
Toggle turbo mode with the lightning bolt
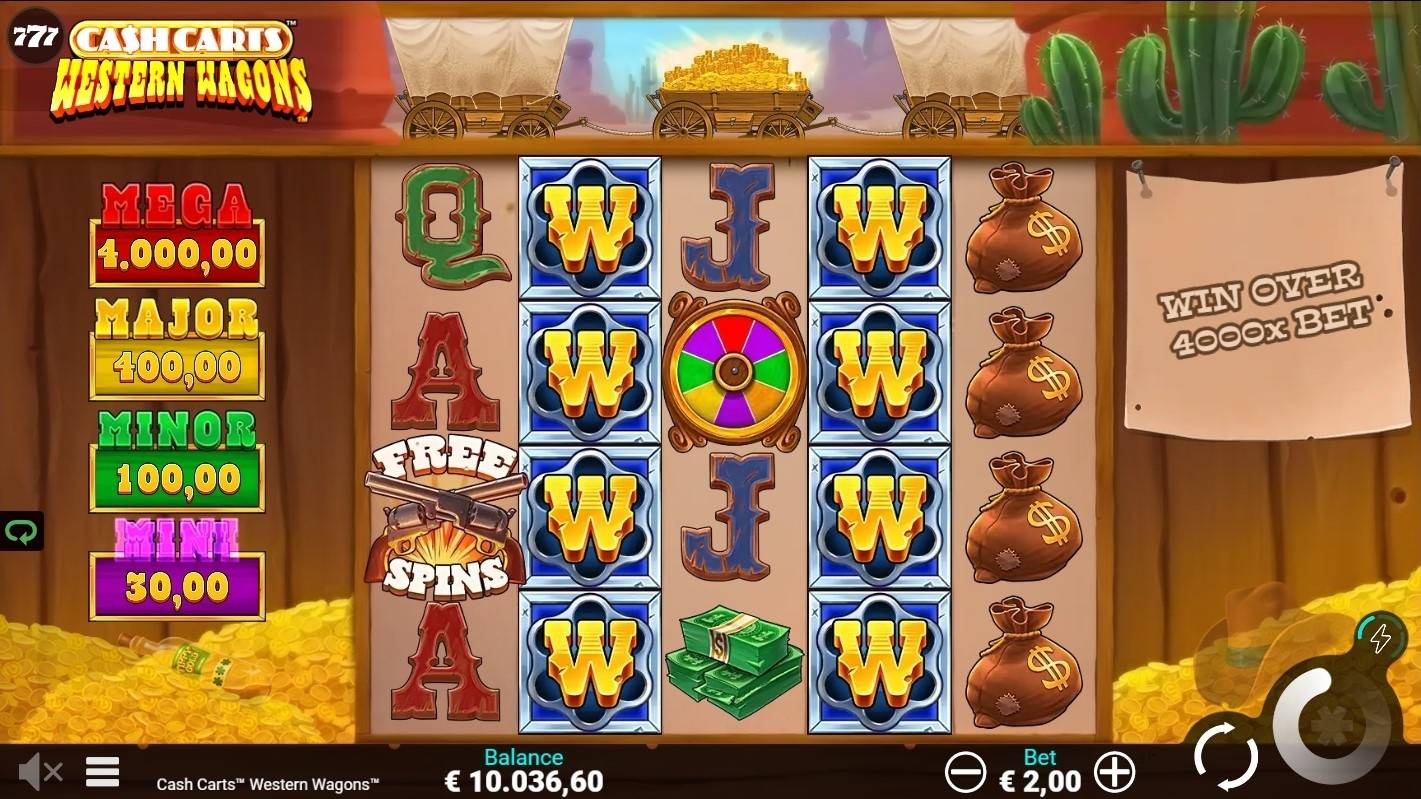[1380, 637]
